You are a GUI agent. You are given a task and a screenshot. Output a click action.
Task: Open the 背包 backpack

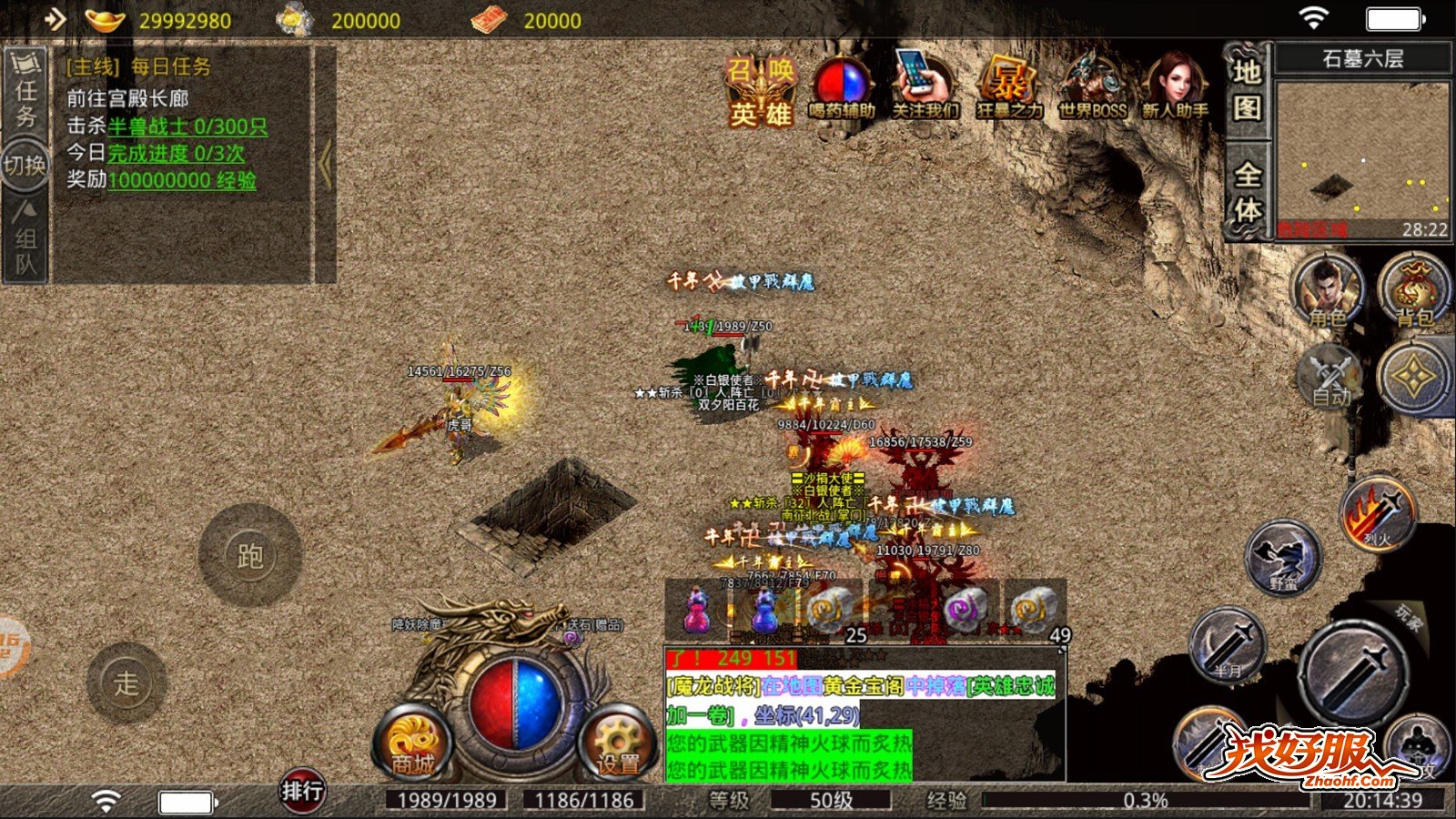tap(1413, 291)
